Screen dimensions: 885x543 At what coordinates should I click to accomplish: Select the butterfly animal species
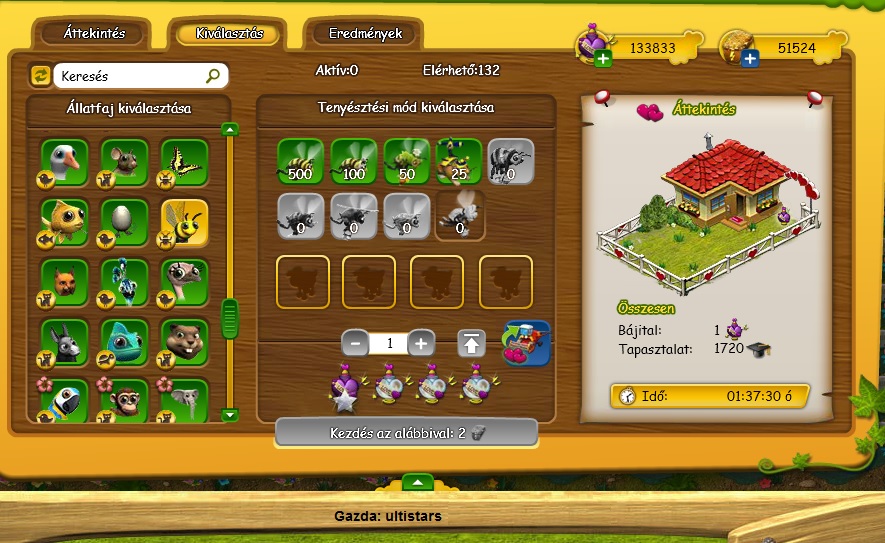[185, 162]
